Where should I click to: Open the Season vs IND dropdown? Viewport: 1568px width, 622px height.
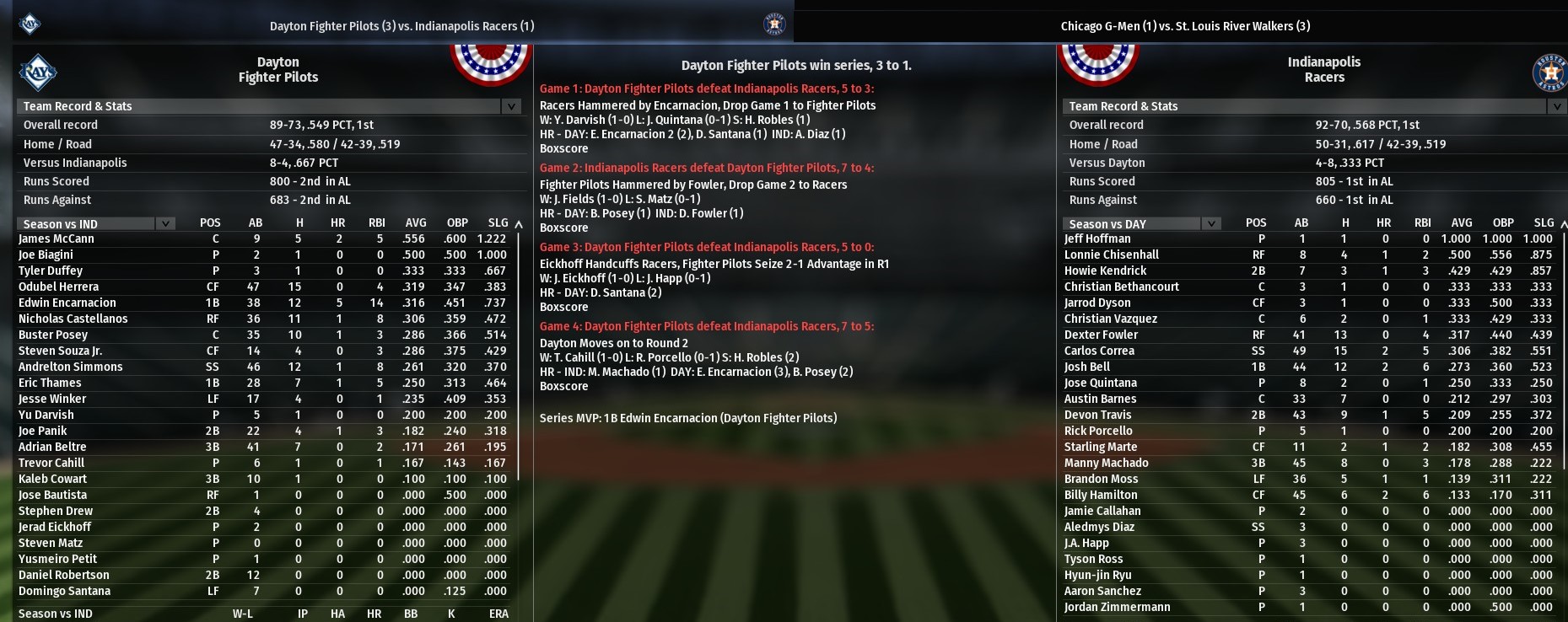click(165, 223)
